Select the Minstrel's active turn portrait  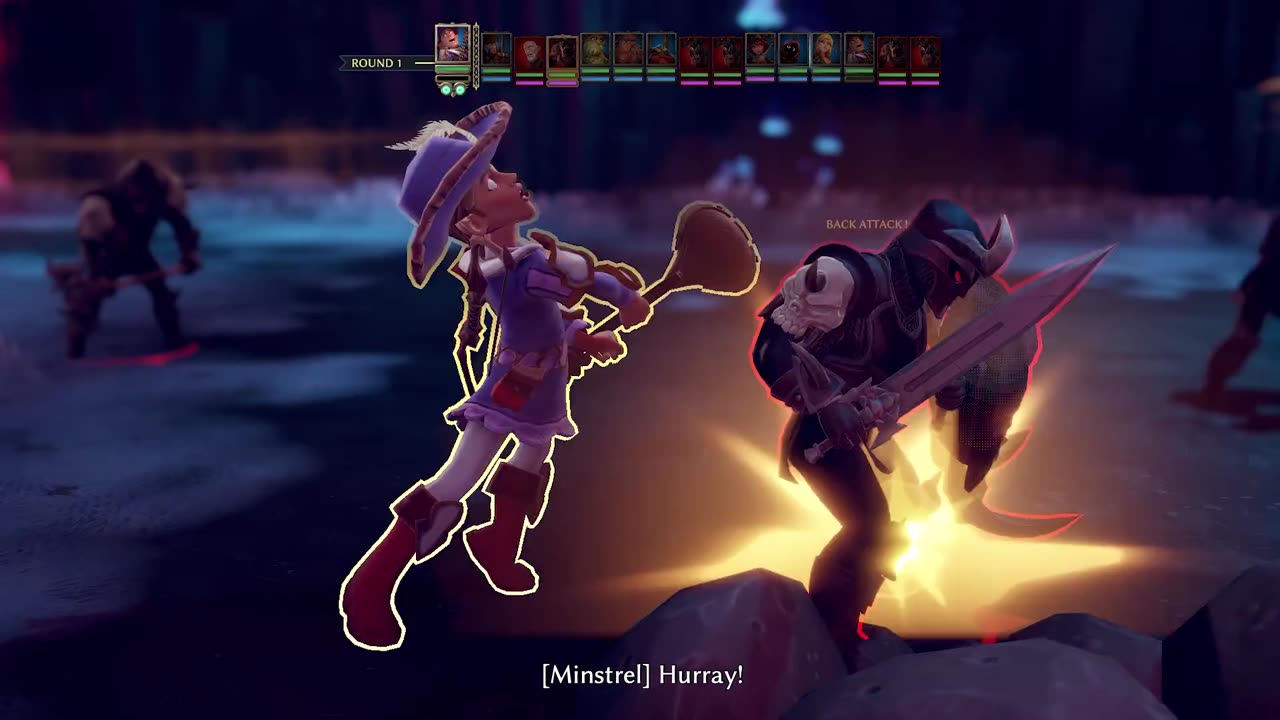[x=452, y=46]
